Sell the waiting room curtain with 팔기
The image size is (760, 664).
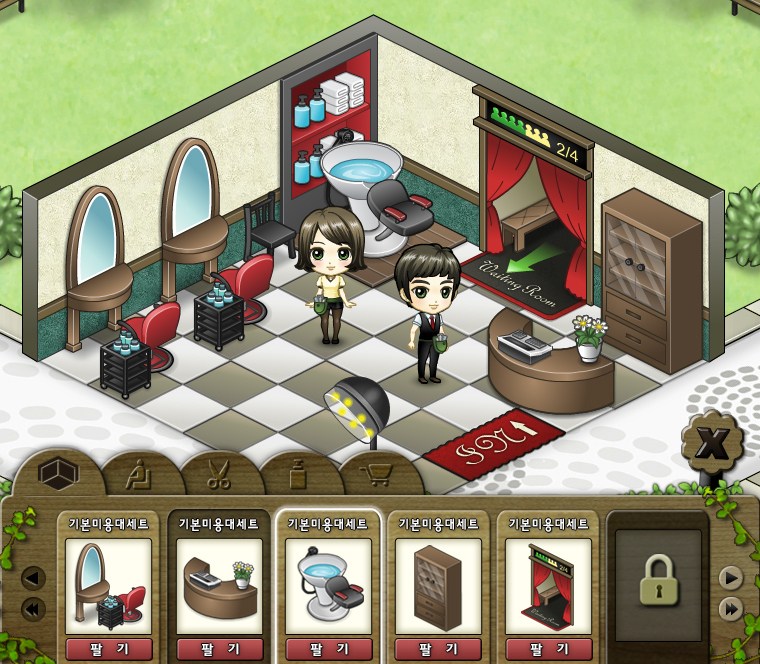548,649
